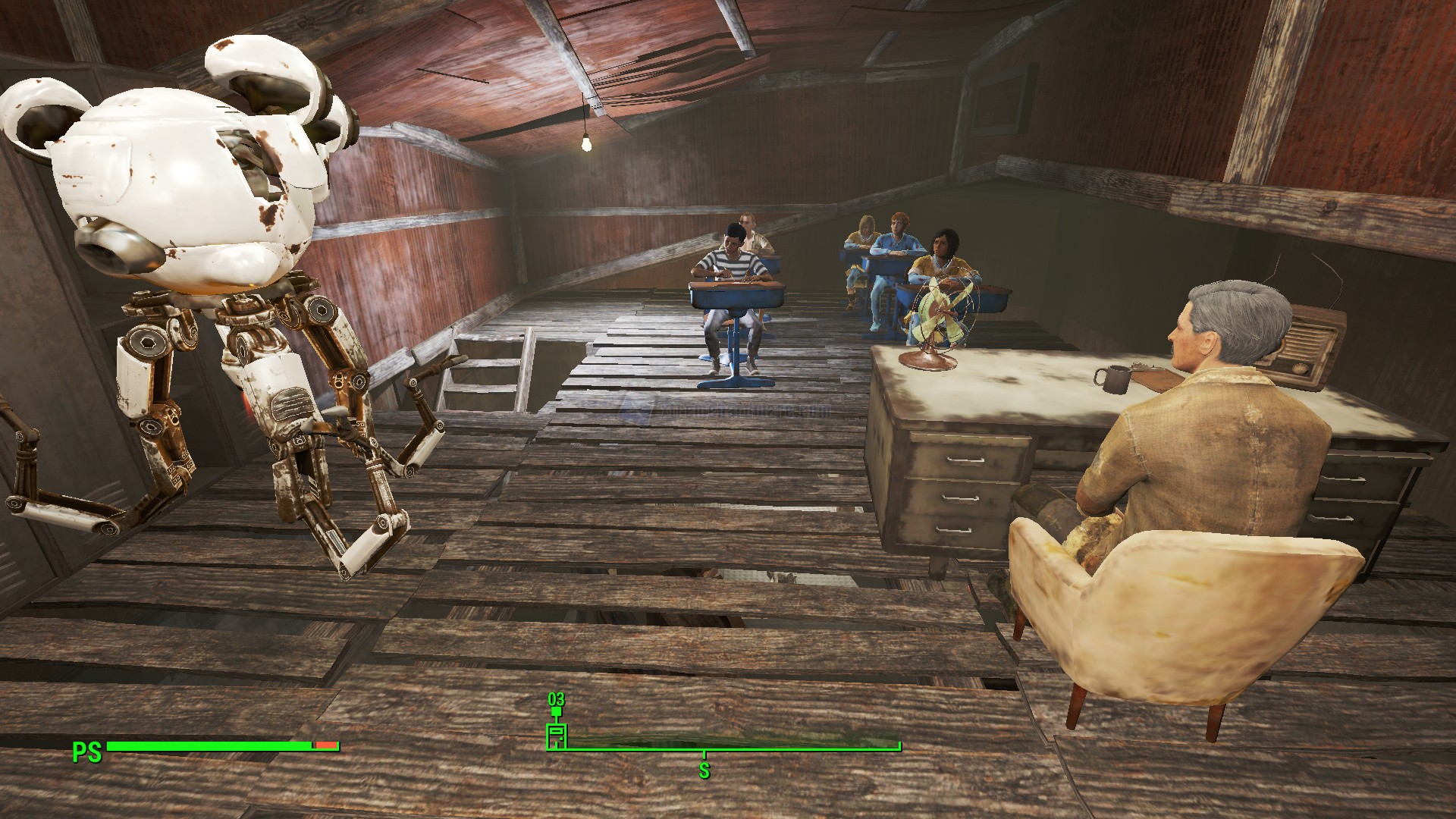
Task: Click the compass bar's S heading
Action: point(704,771)
